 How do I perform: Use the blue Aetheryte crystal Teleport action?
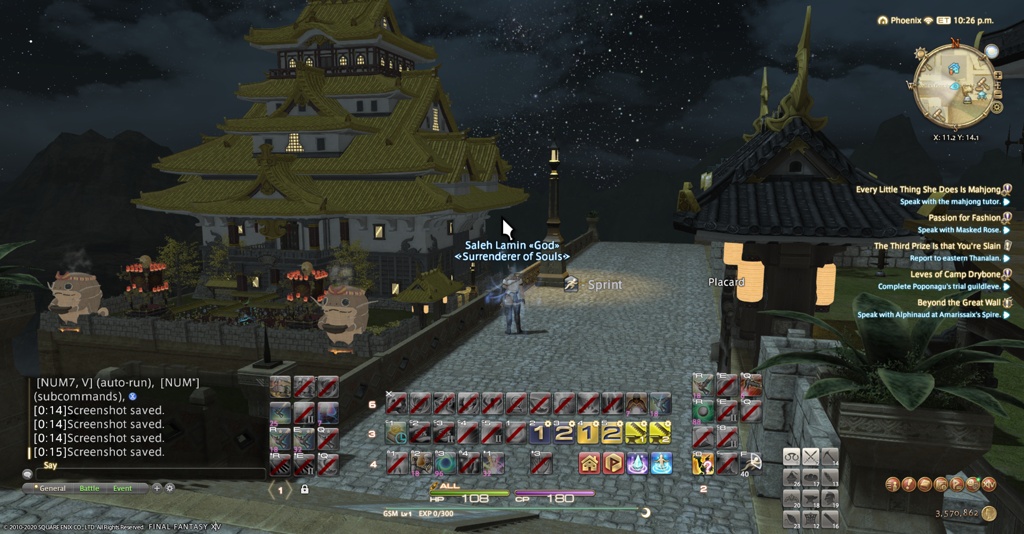pyautogui.click(x=636, y=463)
